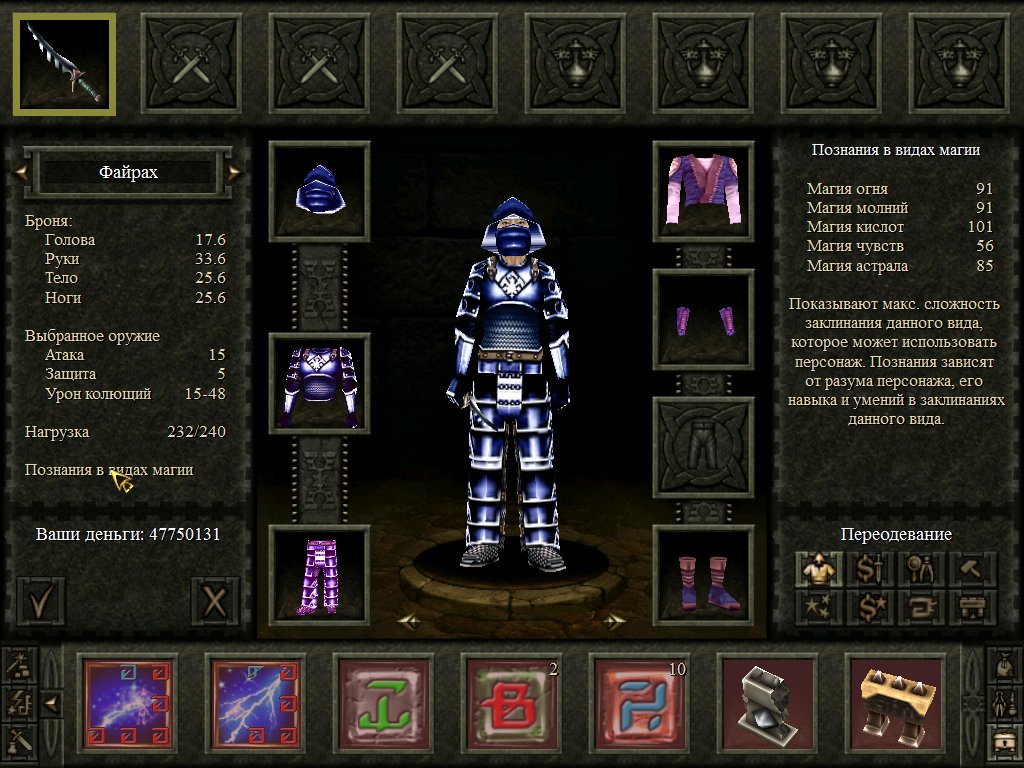Open the hammer crafting mode
1024x768 pixels.
[x=971, y=569]
